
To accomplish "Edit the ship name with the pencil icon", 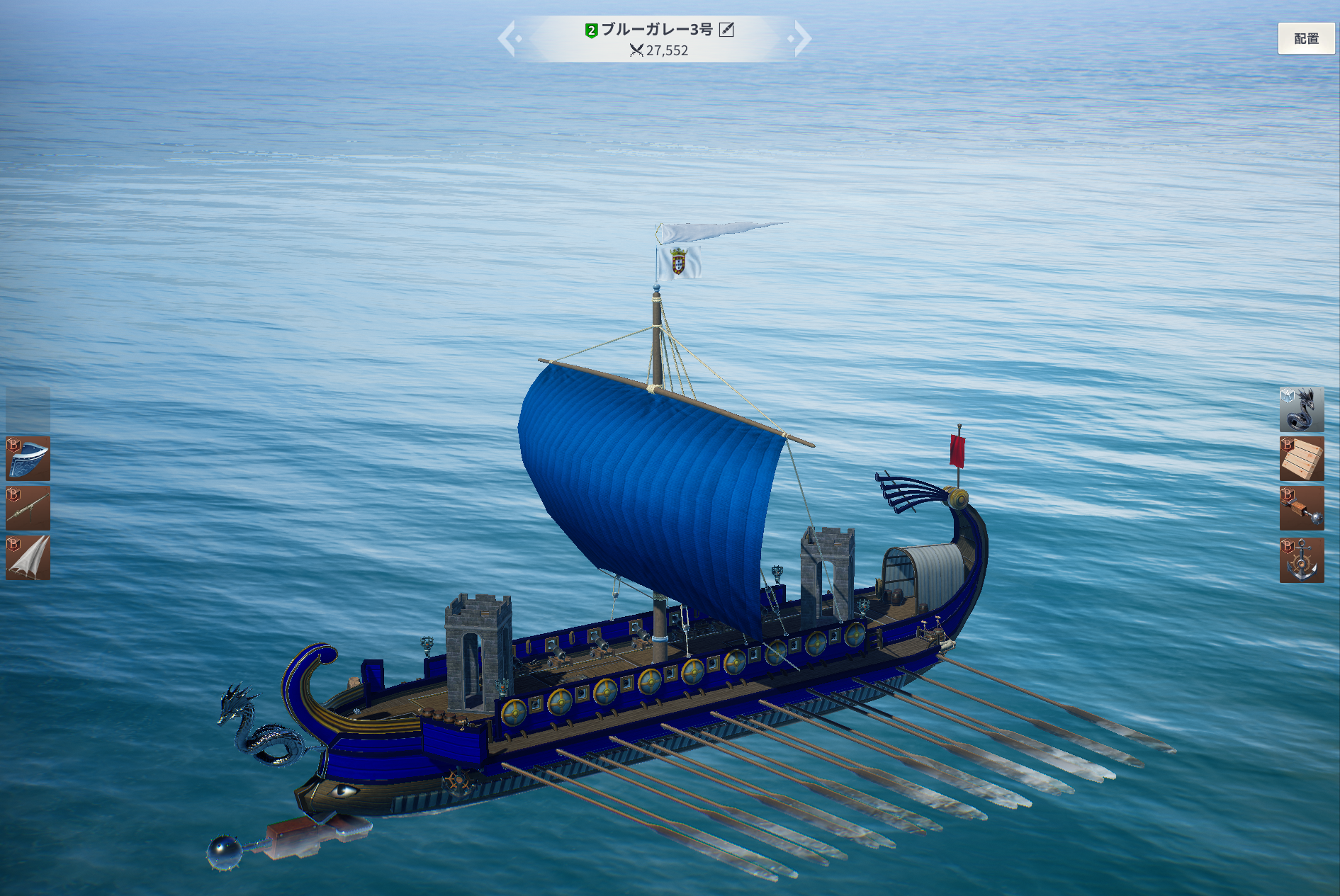I will pyautogui.click(x=726, y=30).
